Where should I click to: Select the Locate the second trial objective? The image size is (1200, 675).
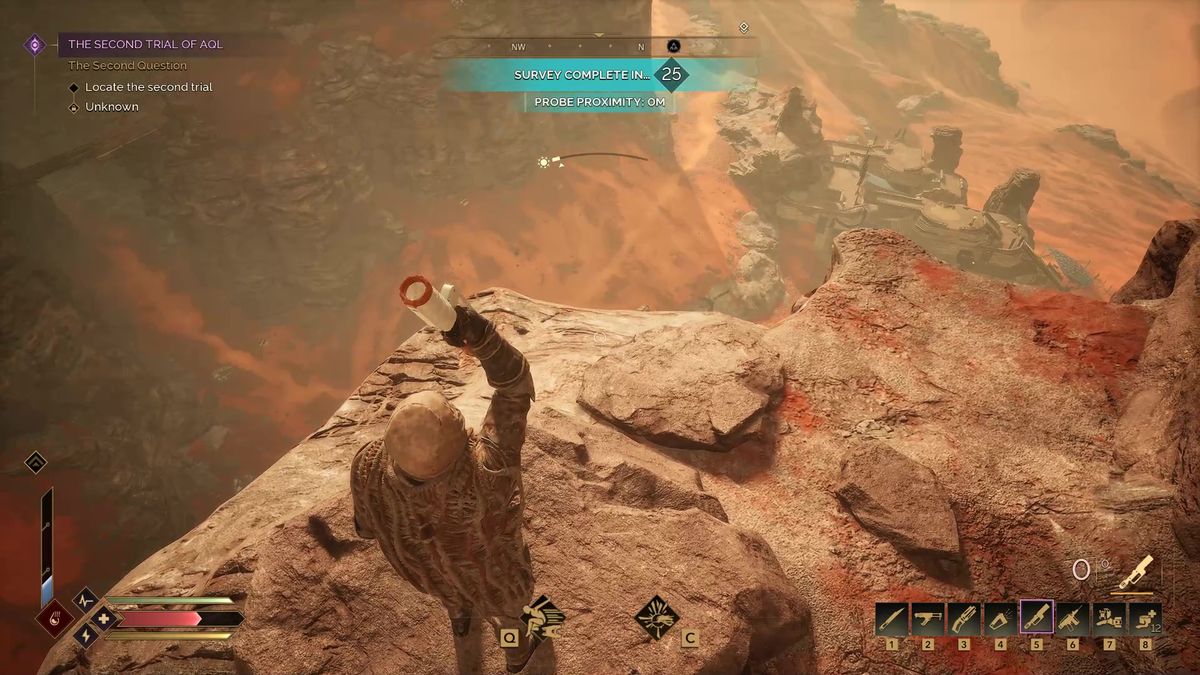[x=148, y=87]
